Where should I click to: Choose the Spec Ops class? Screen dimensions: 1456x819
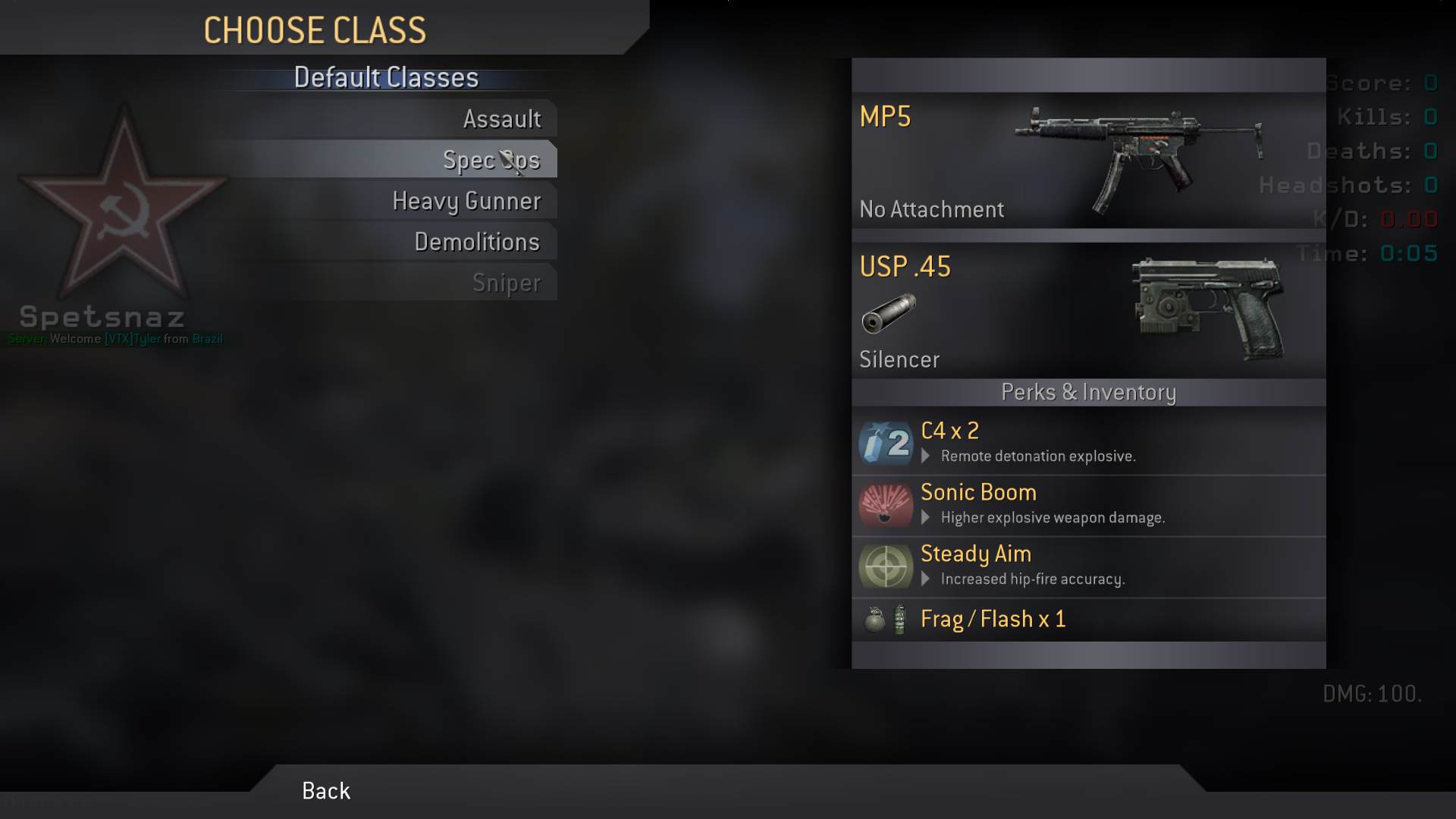(x=491, y=160)
